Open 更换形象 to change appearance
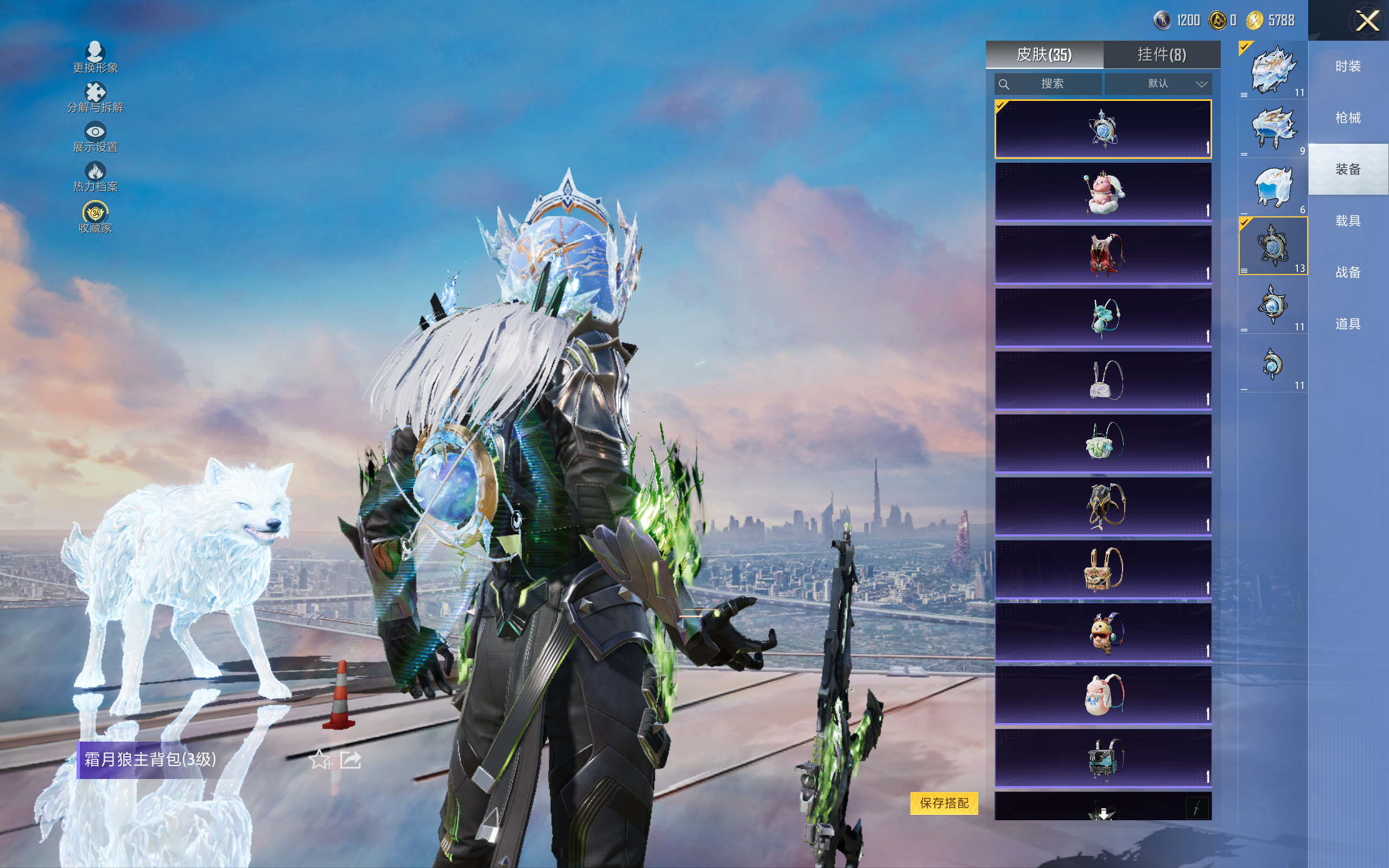 point(95,58)
